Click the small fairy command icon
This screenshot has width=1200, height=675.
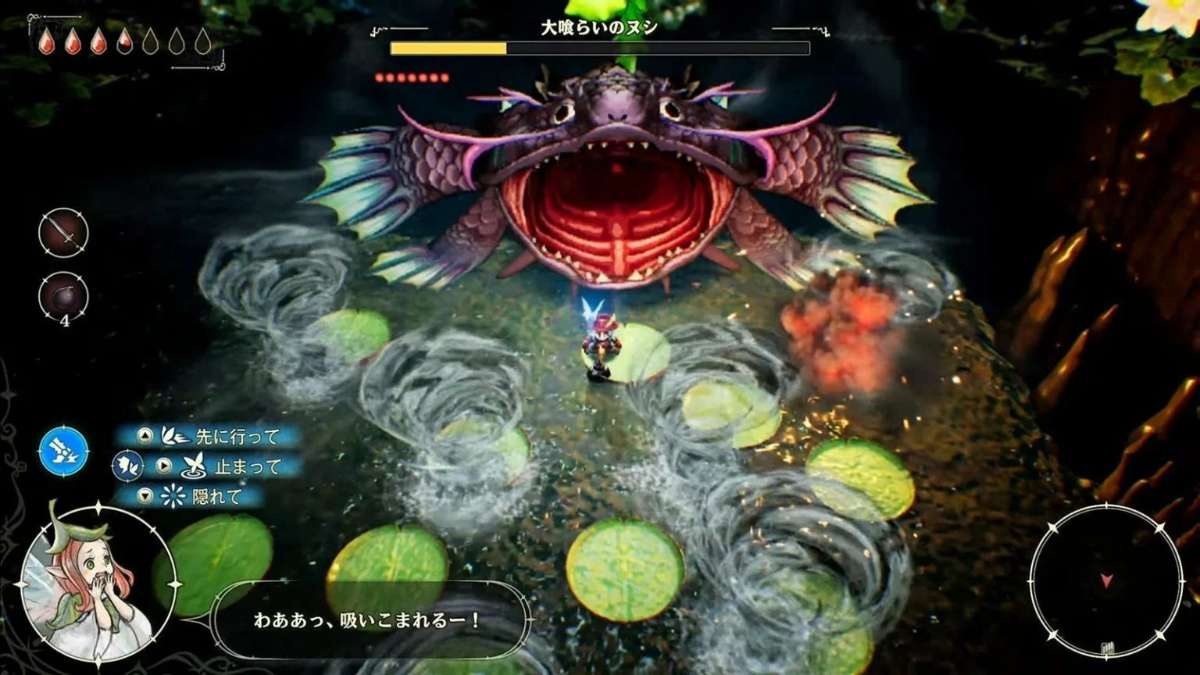coord(127,465)
